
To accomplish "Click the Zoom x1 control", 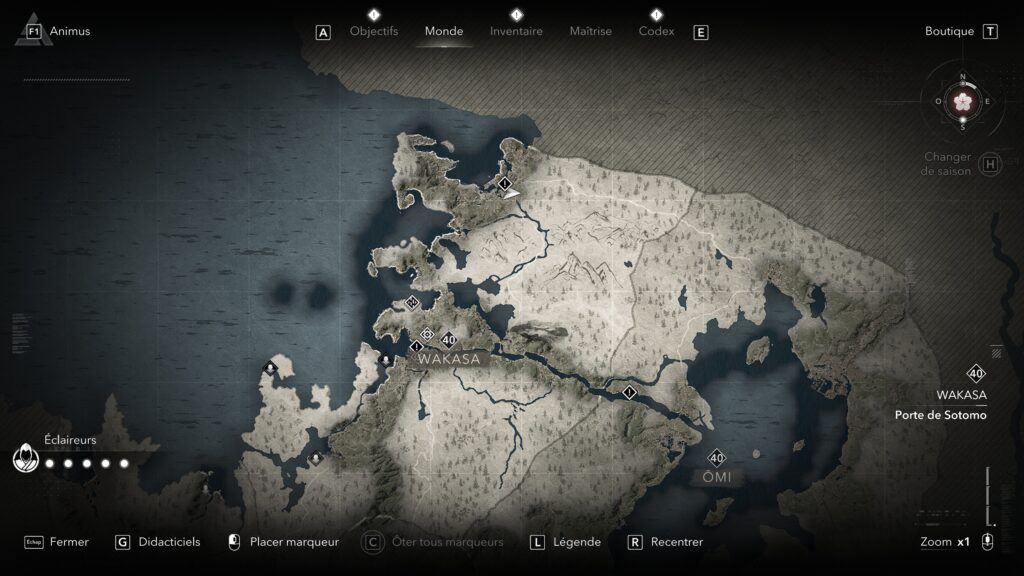I will (x=945, y=542).
